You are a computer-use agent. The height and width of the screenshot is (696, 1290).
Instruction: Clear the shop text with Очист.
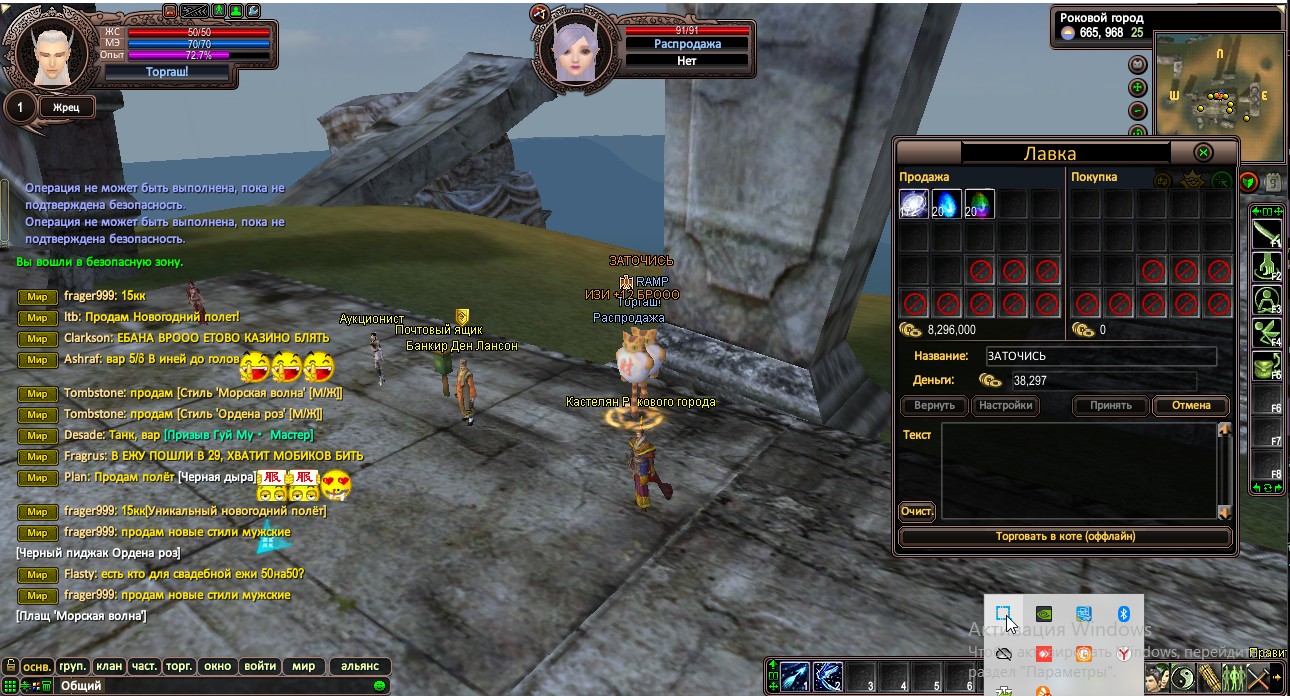click(x=917, y=512)
